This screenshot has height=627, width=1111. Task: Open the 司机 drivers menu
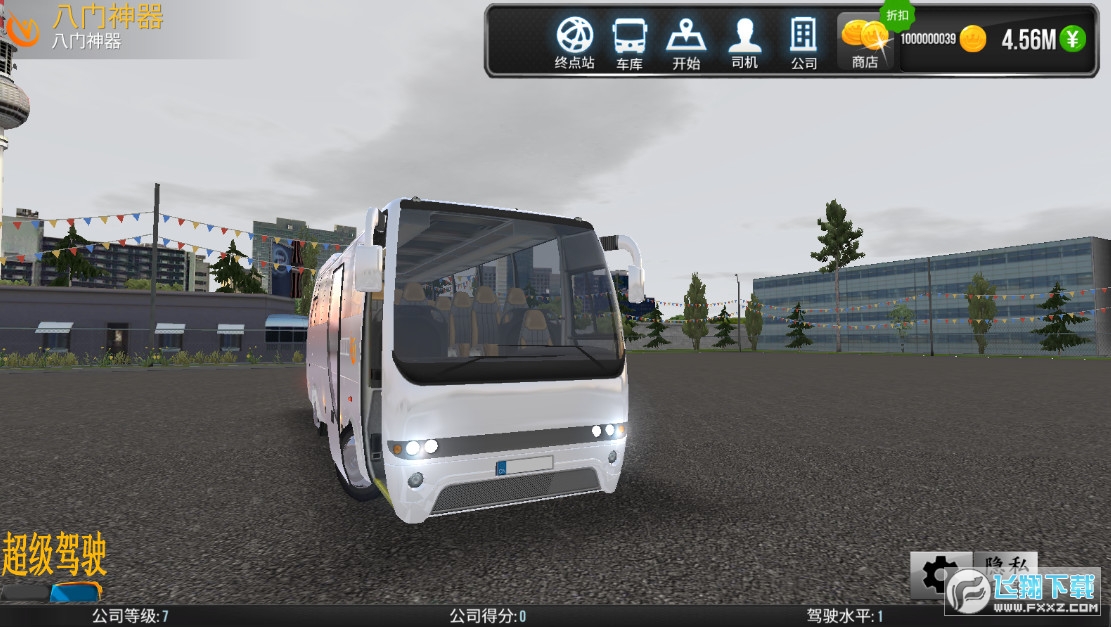click(744, 42)
